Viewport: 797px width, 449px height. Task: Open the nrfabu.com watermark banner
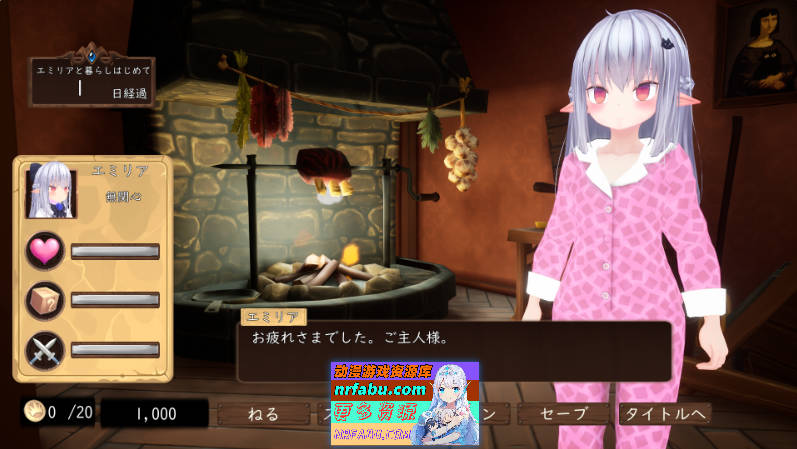tap(404, 403)
